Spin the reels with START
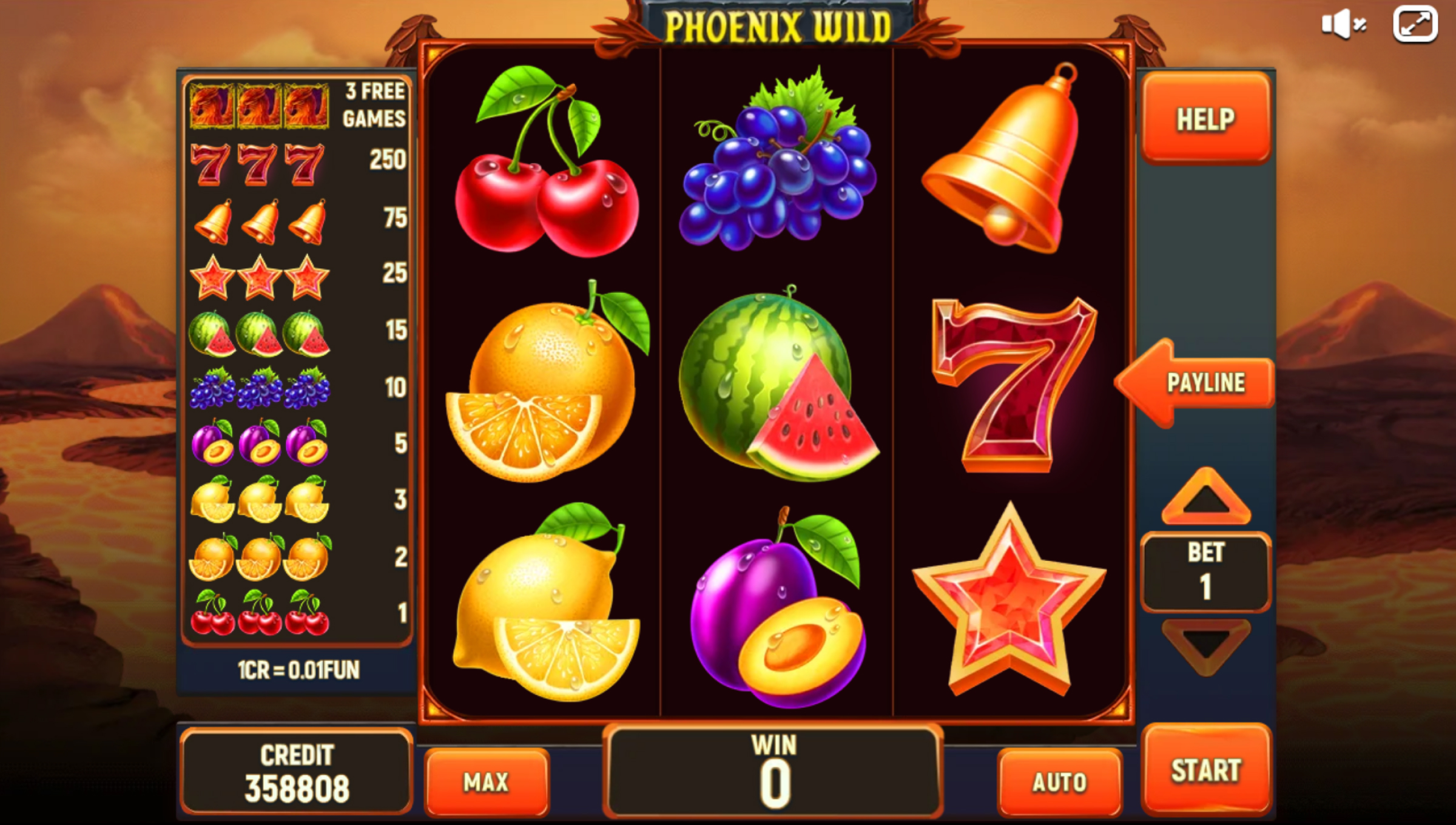 click(x=1206, y=770)
